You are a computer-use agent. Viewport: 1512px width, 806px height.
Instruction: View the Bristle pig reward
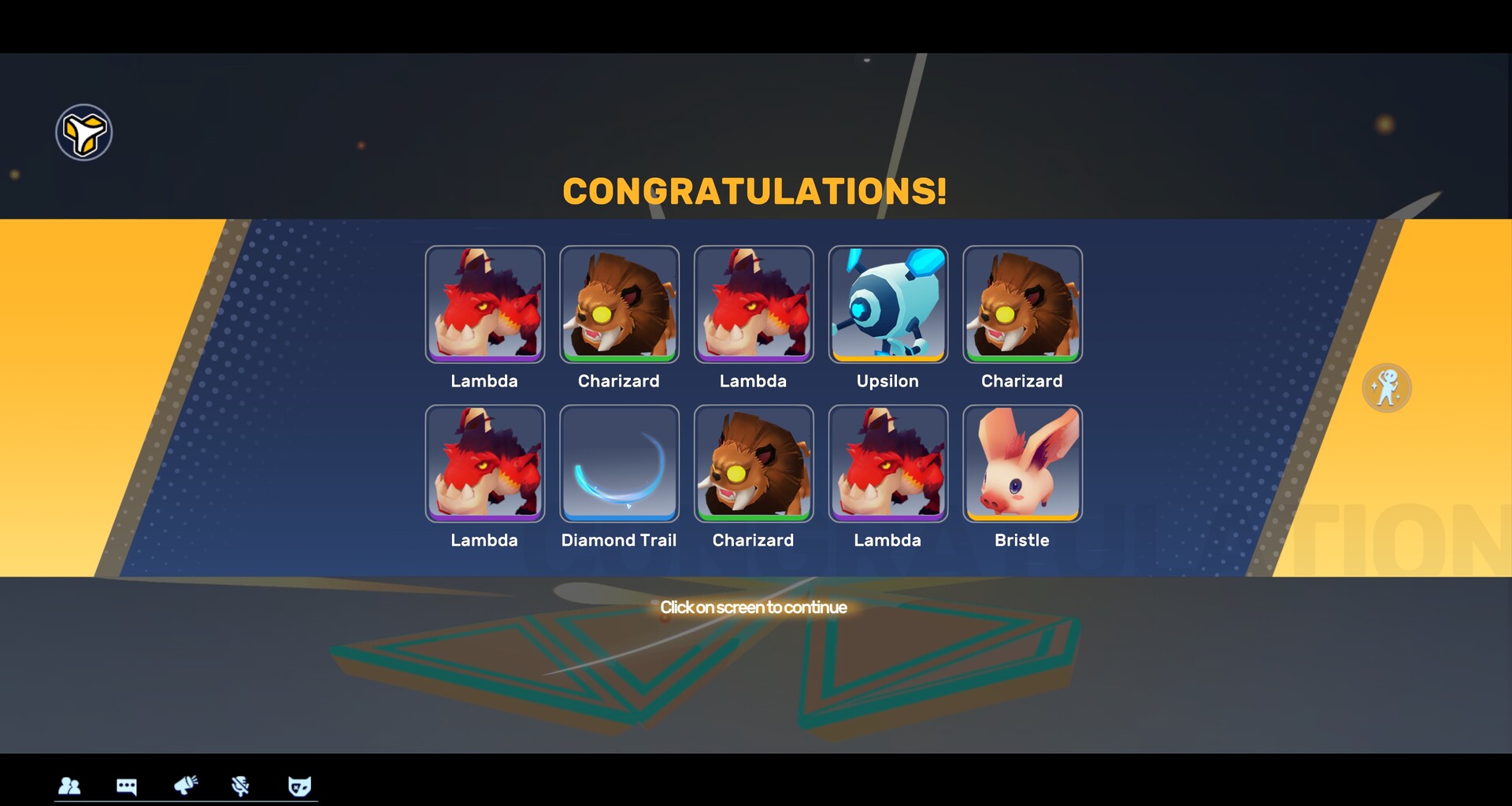1021,463
